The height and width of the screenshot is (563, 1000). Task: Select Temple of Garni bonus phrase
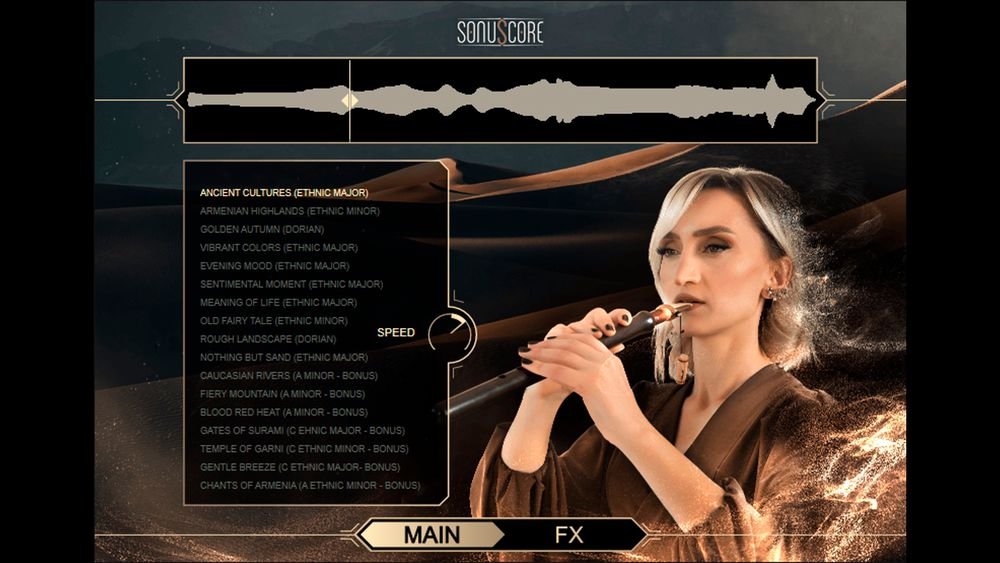pos(304,449)
